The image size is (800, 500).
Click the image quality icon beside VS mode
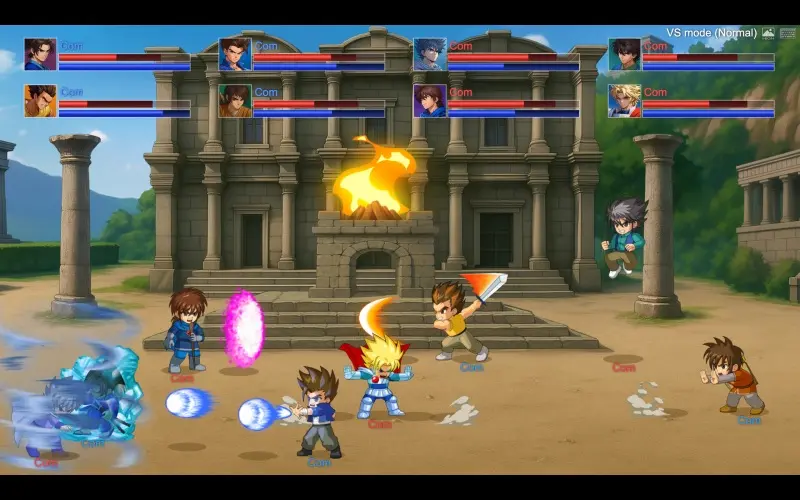(768, 33)
